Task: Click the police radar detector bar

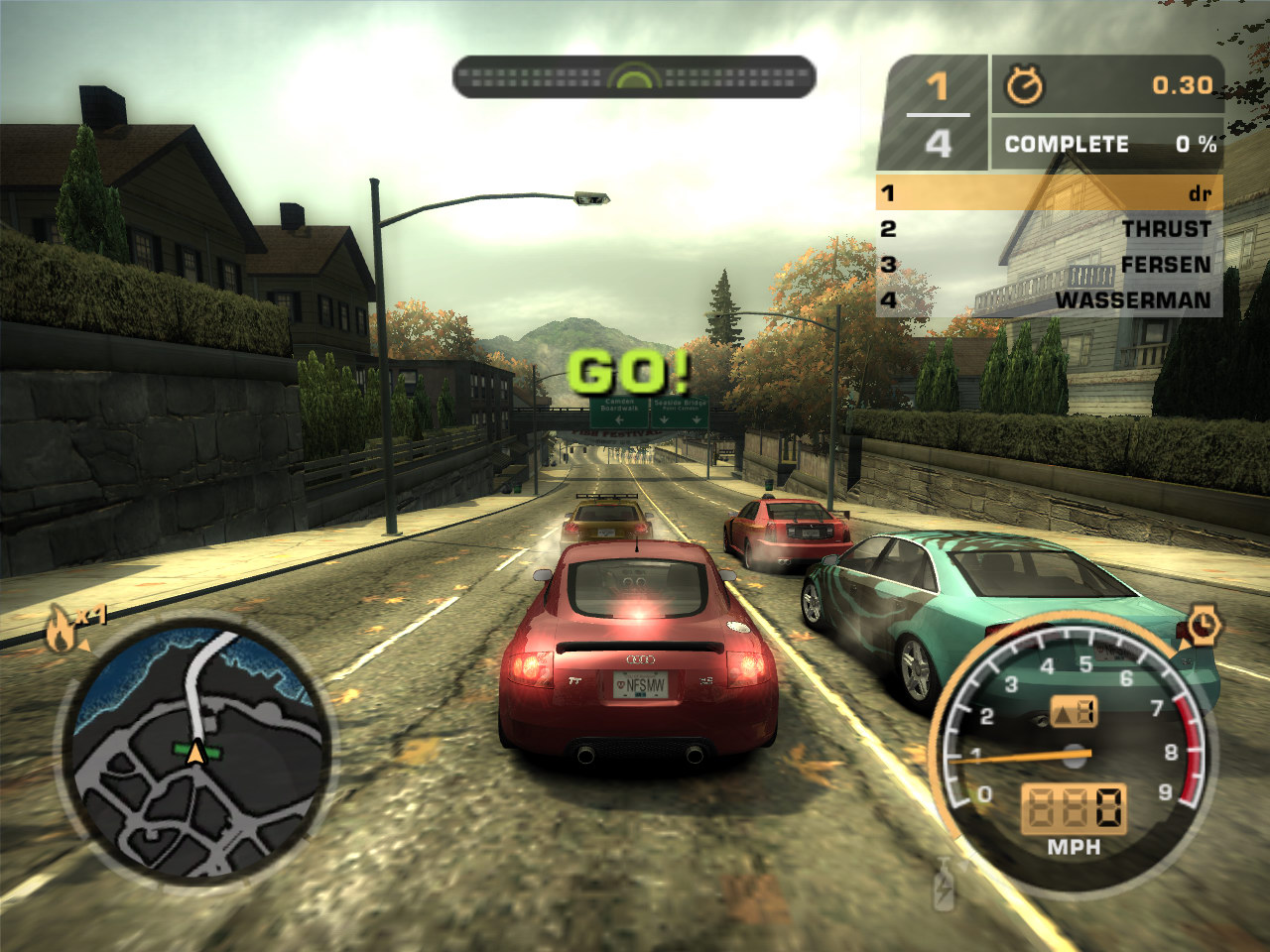Action: (634, 77)
